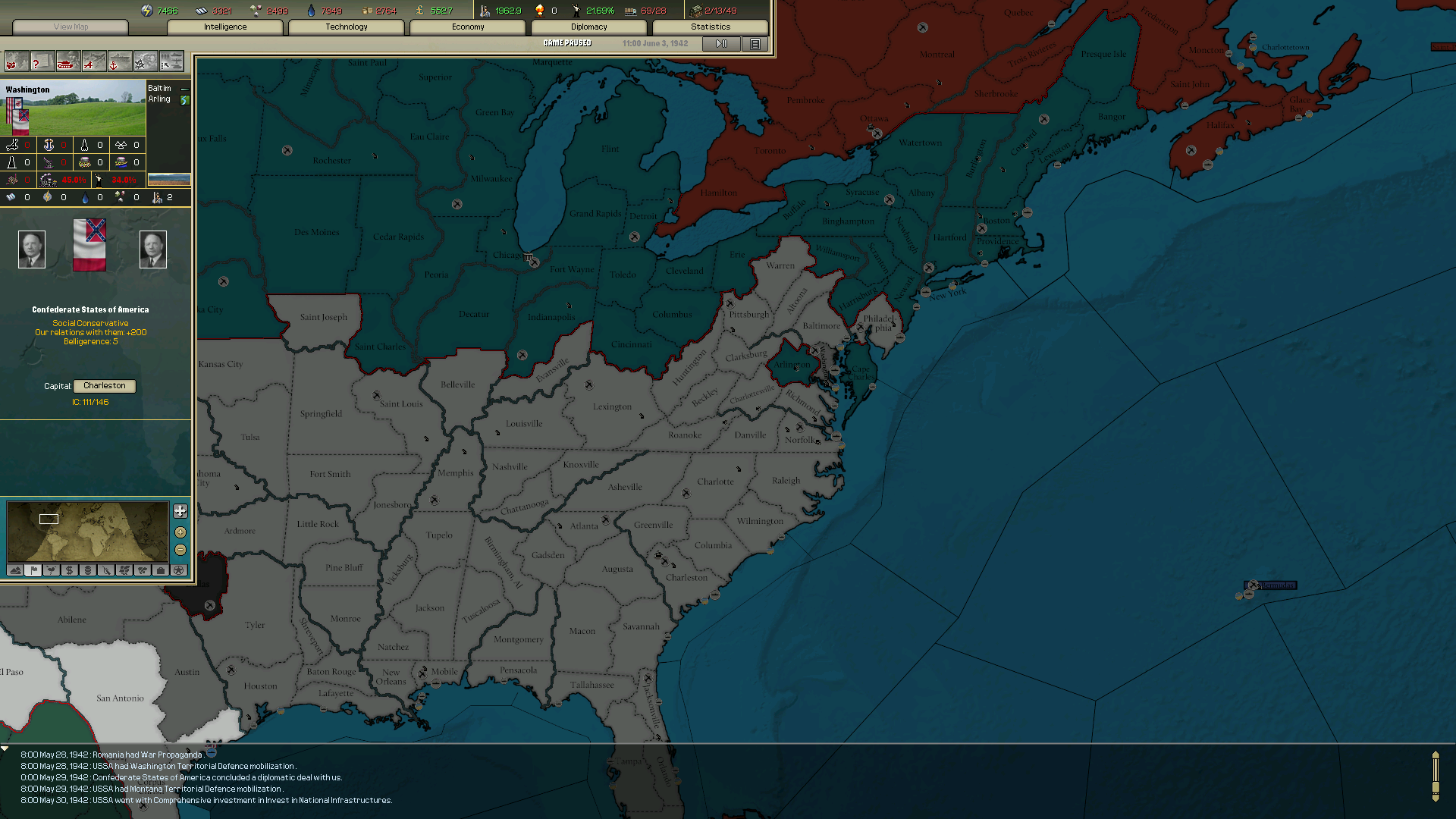Open the Technology screen
This screenshot has width=1456, height=819.
coord(347,27)
